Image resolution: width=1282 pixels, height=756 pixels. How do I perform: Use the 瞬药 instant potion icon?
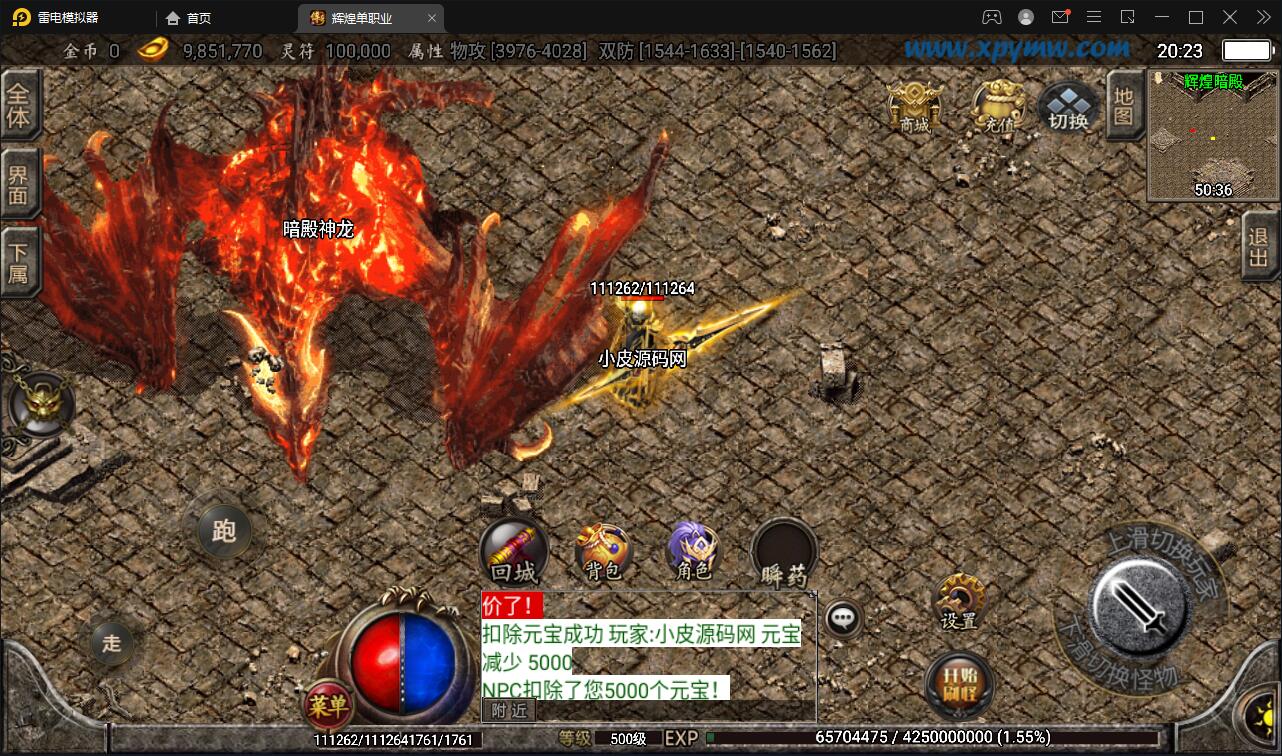782,550
